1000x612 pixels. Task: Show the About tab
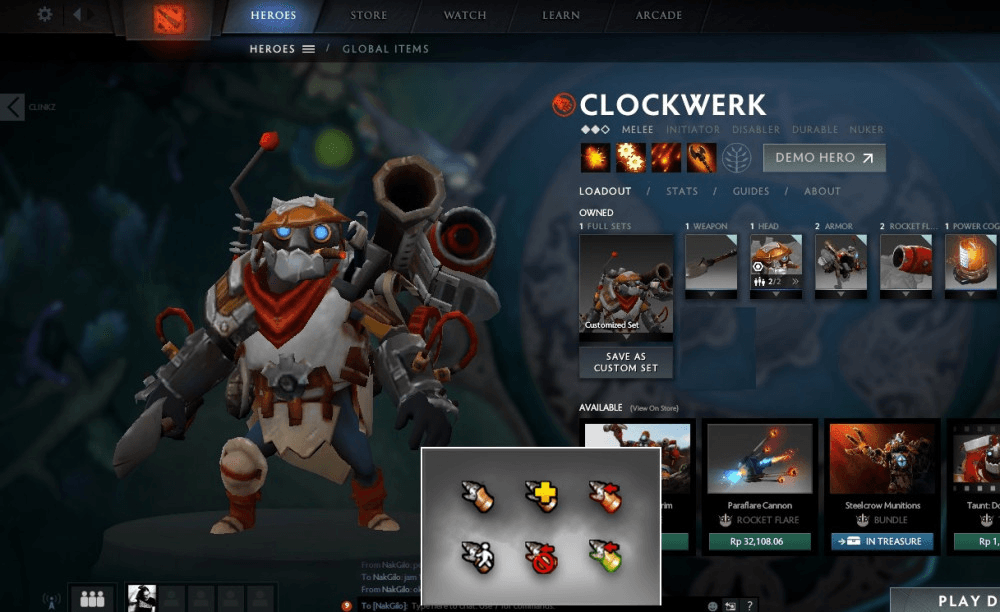pyautogui.click(x=822, y=191)
